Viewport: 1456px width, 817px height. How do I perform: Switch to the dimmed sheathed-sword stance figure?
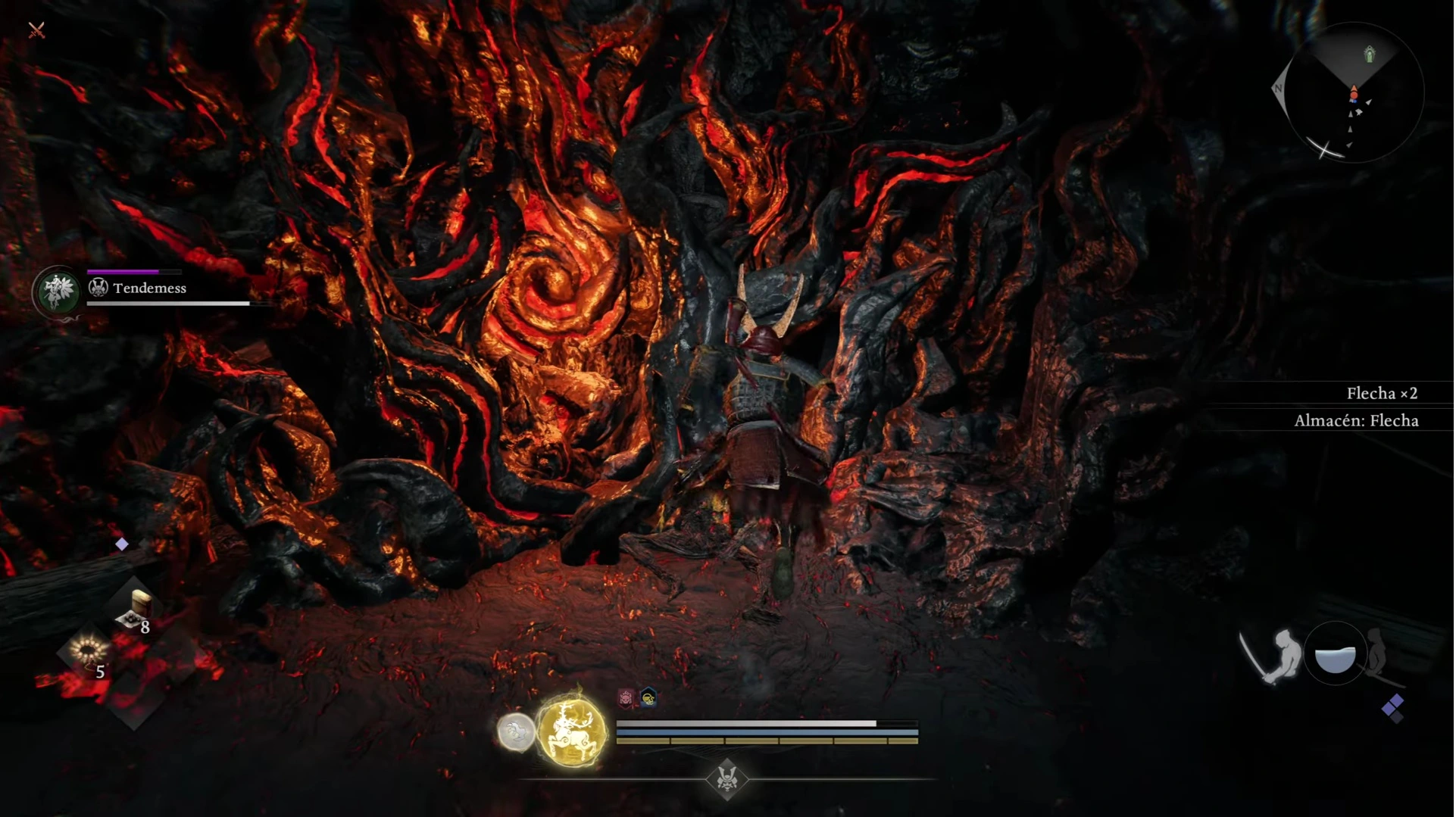(1379, 654)
